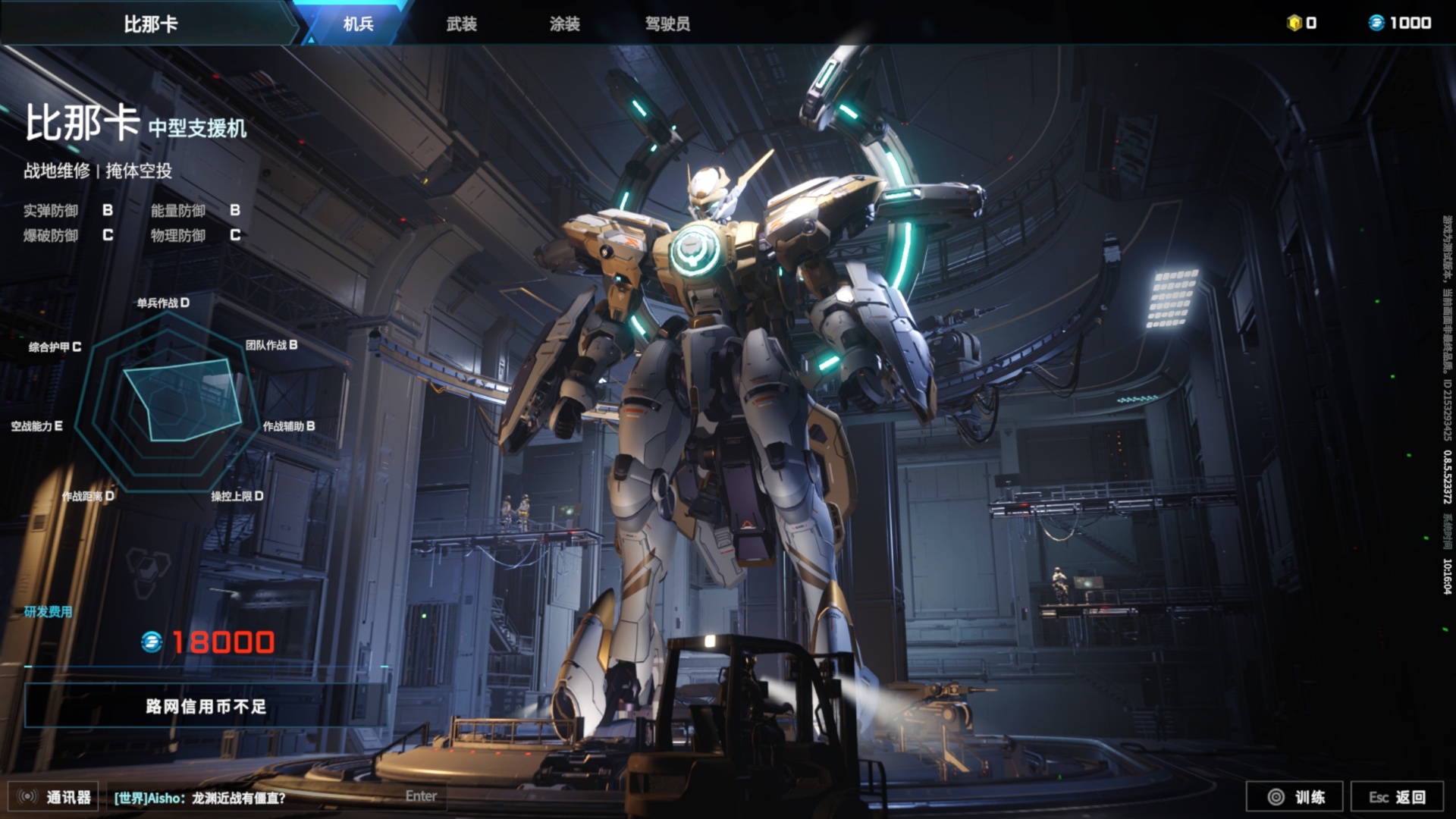Switch to the 机兵 tab
The width and height of the screenshot is (1456, 819).
(x=358, y=24)
